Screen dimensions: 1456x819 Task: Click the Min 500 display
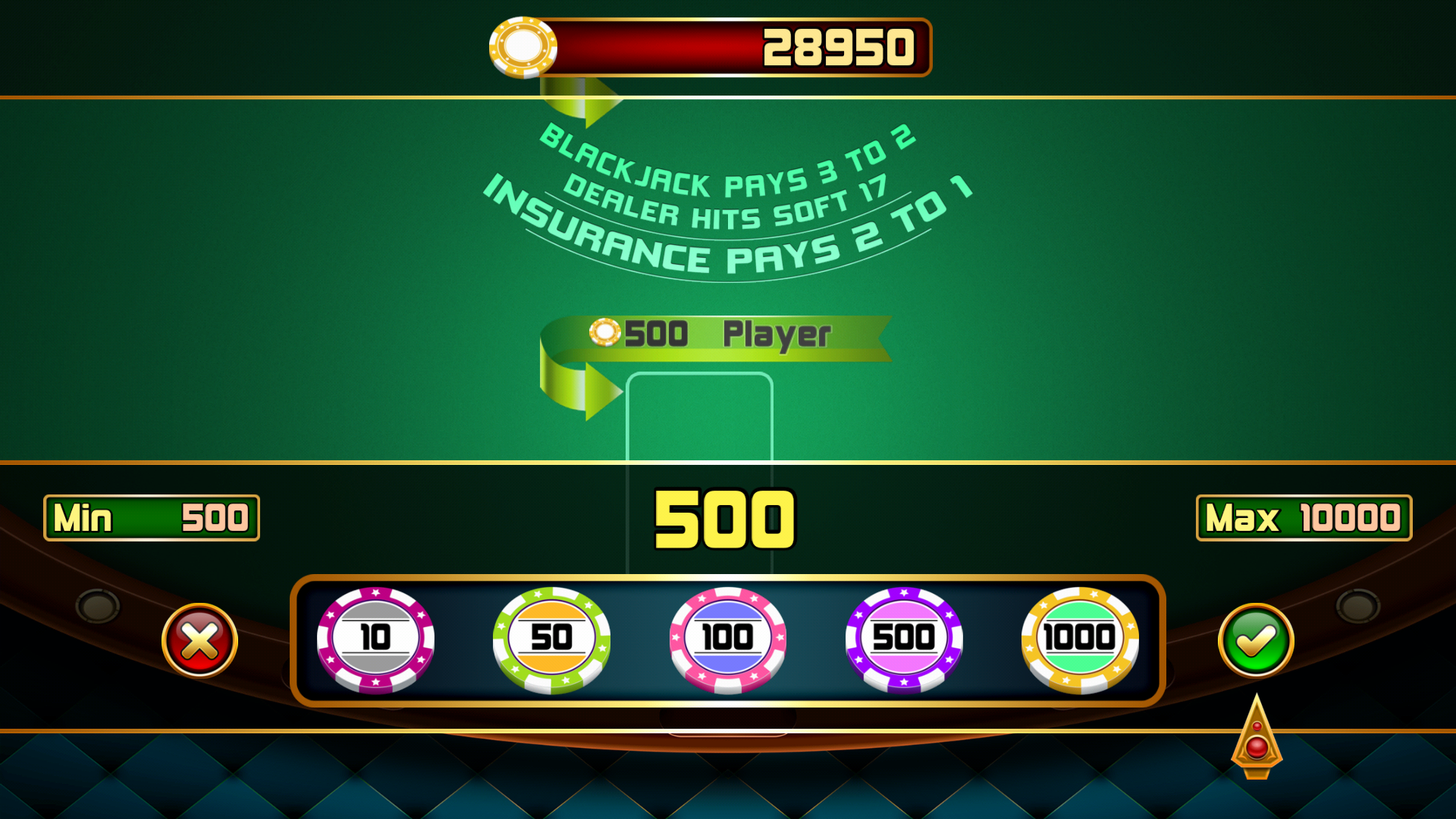point(152,519)
